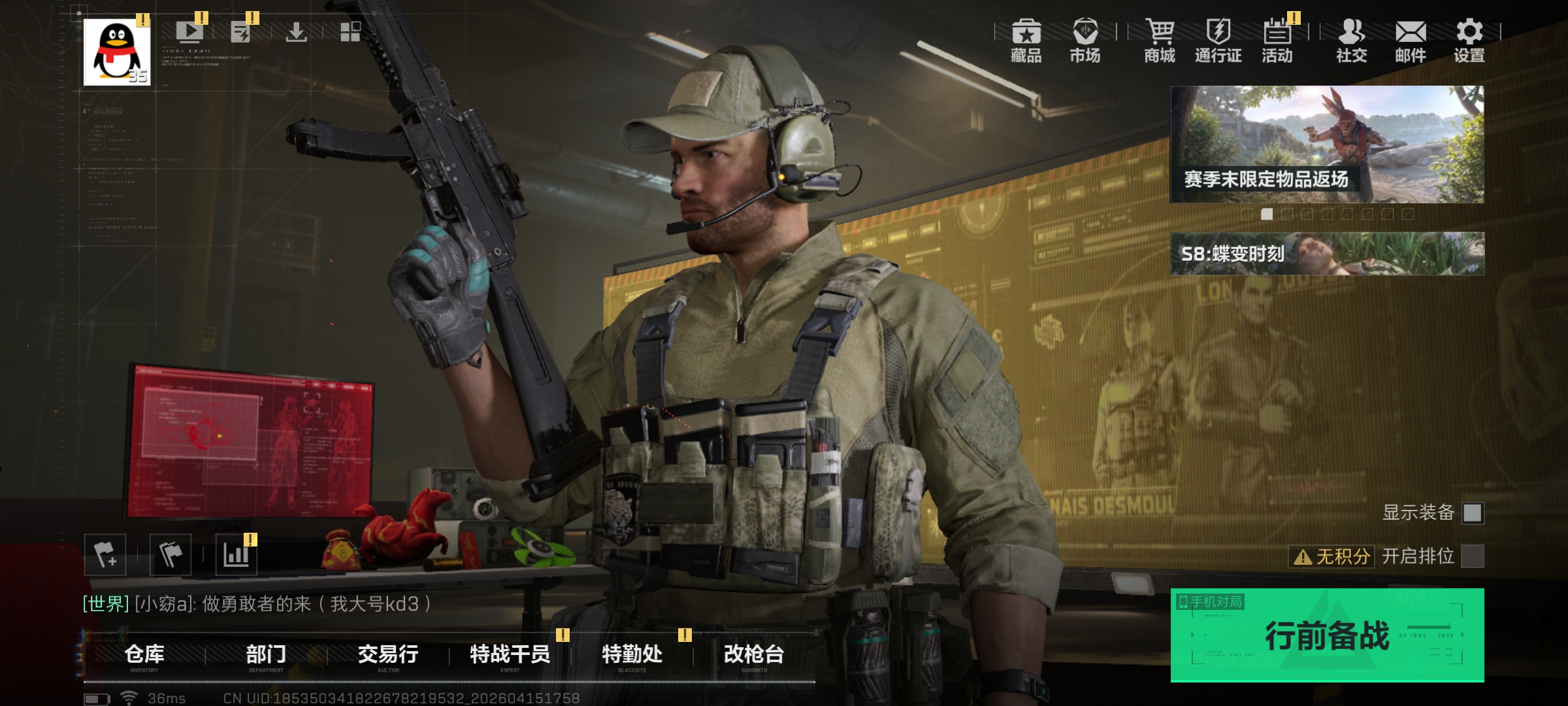Screen dimensions: 1568x706
Task: Open the 藏品 collection menu
Action: point(1026,41)
